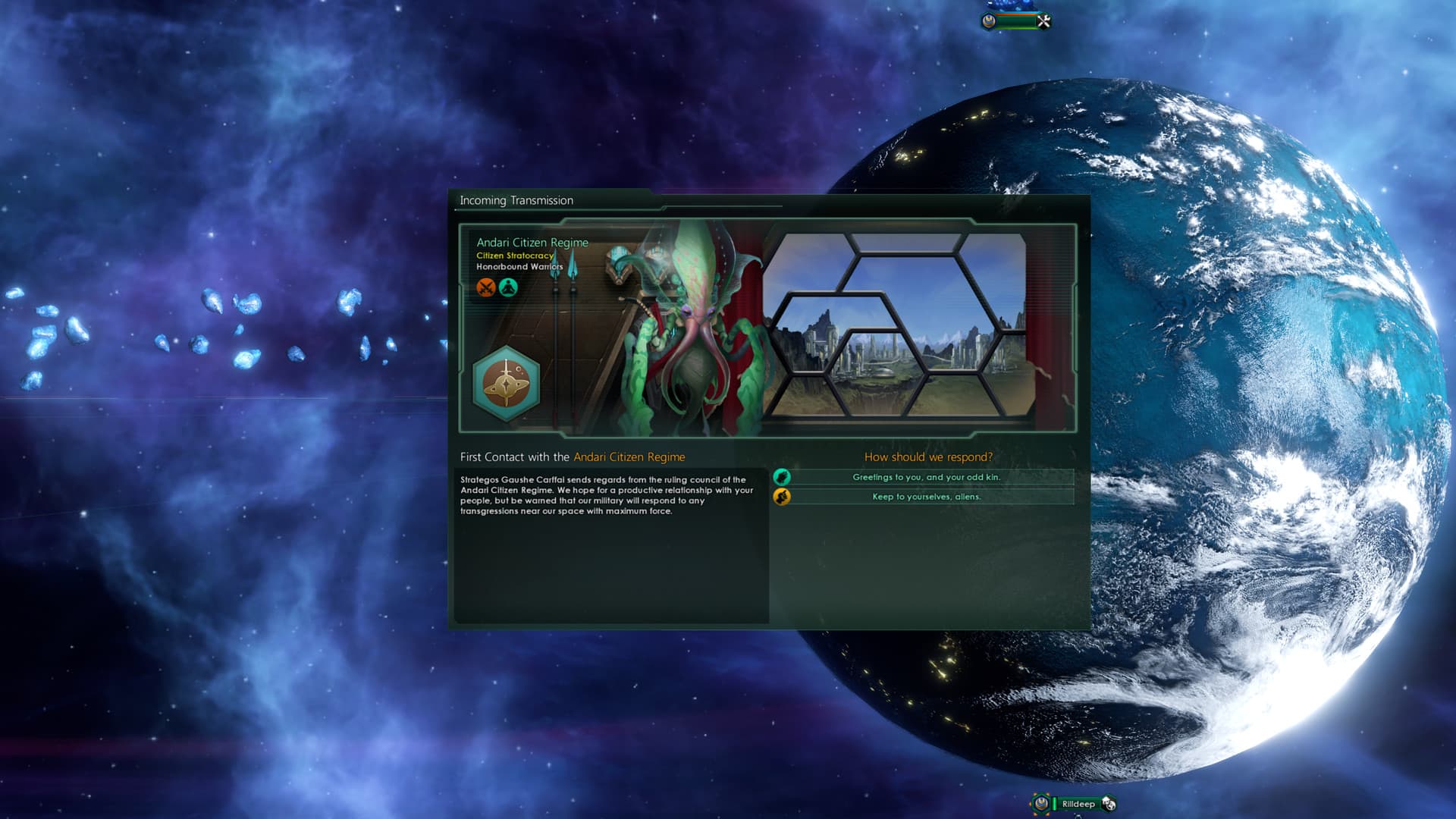Image resolution: width=1456 pixels, height=819 pixels.
Task: Click the empire fleet badge at top of screen
Action: 988,21
